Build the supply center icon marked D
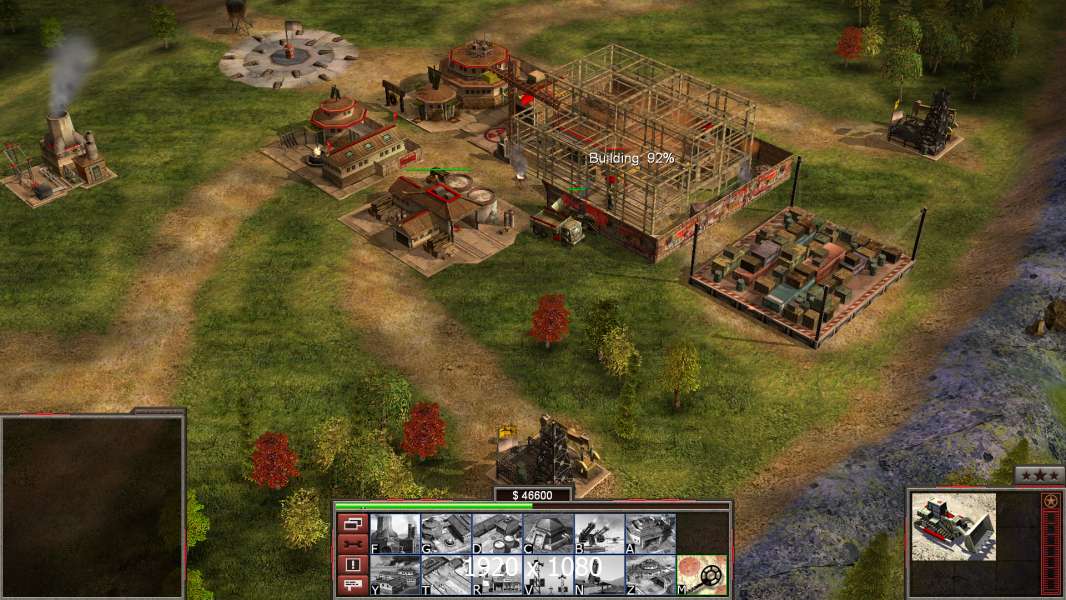 (497, 533)
